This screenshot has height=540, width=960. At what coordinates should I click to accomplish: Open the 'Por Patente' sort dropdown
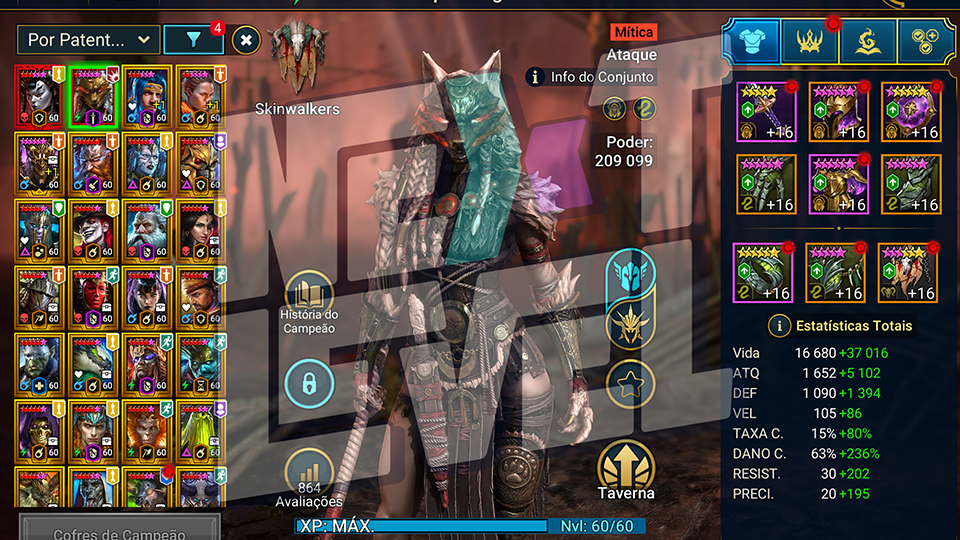pos(88,40)
